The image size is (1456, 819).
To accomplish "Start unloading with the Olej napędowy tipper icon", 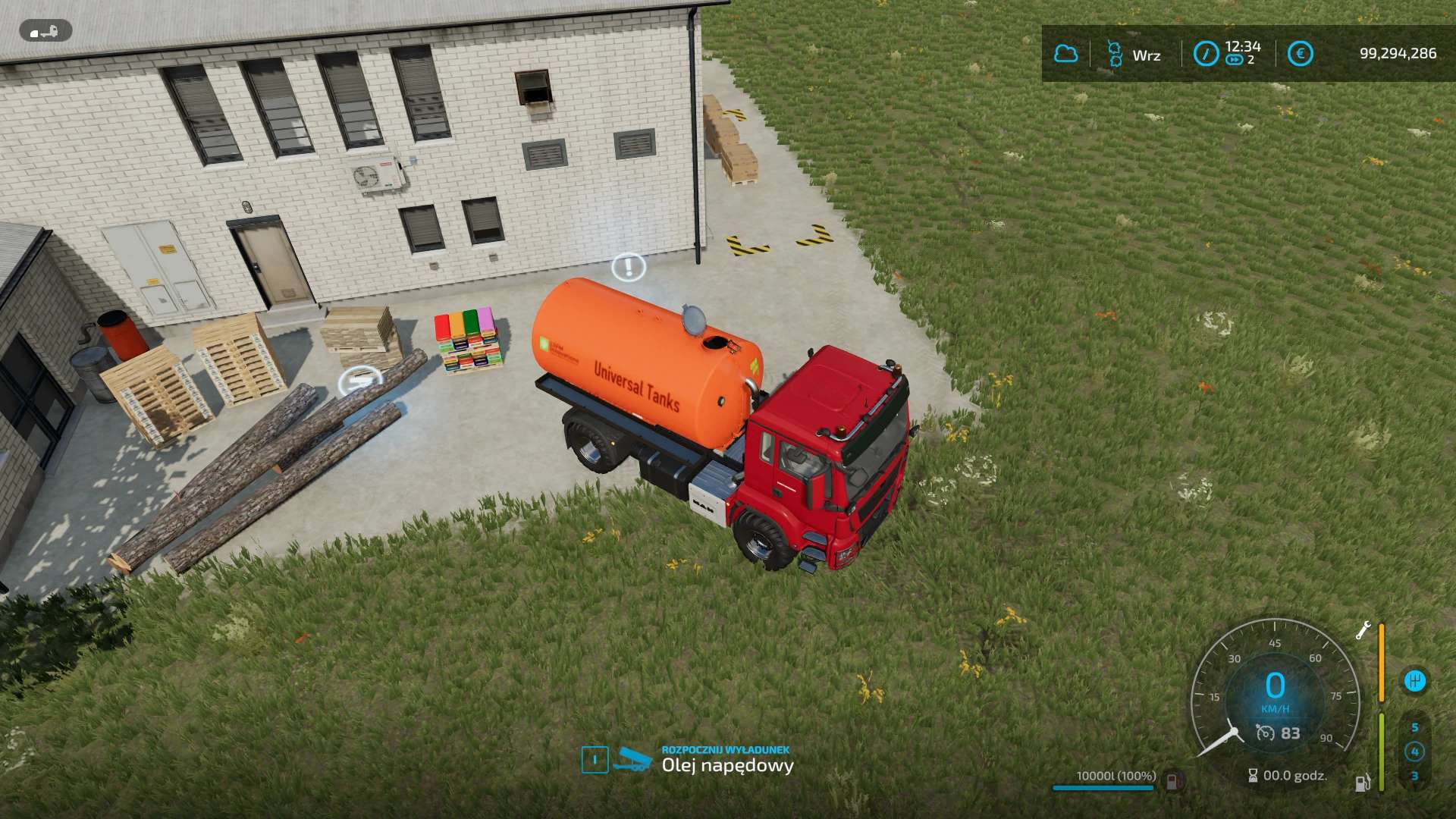I will pos(632,758).
